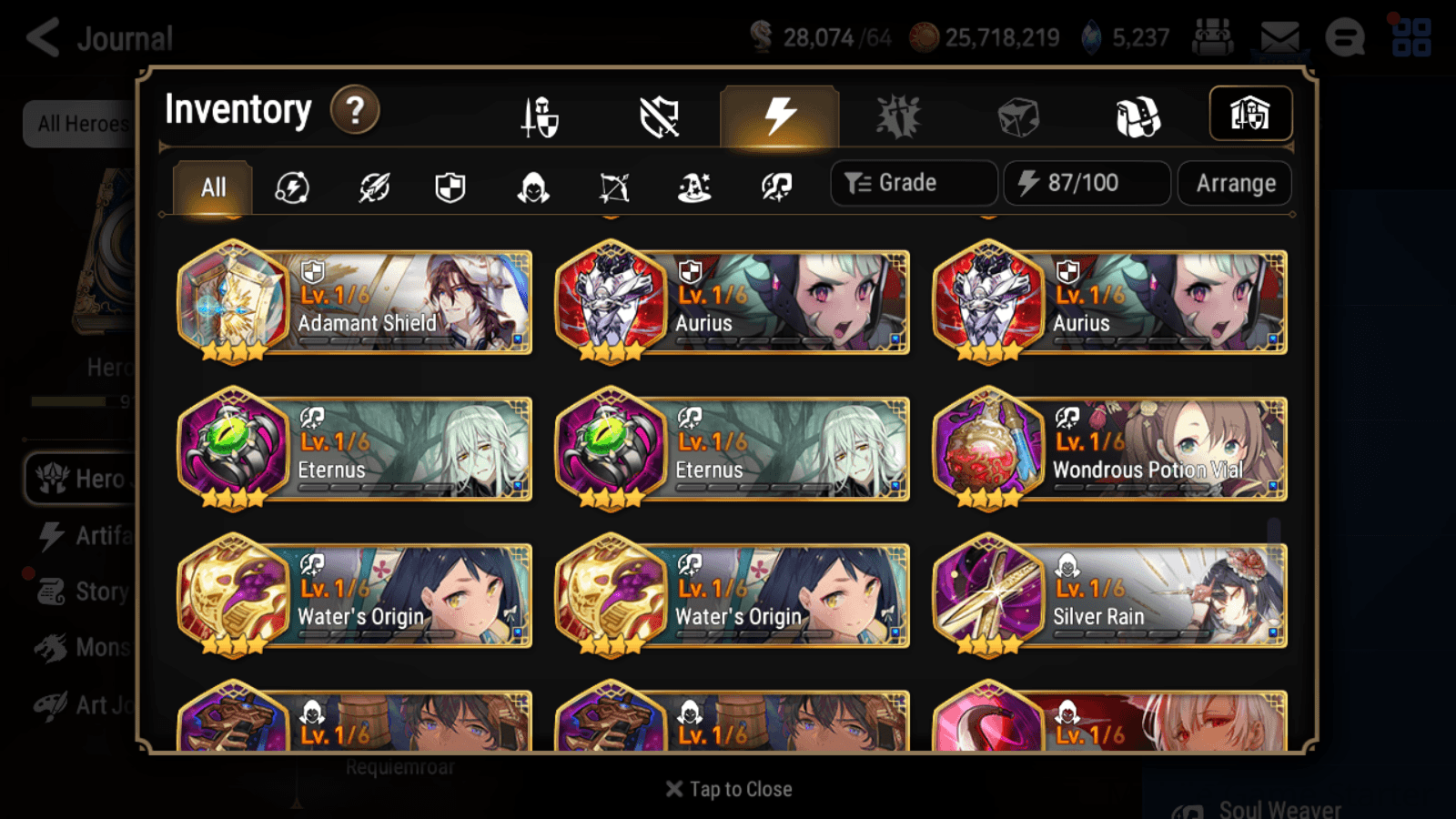
Task: Open the main menu grid icon
Action: tap(1408, 36)
